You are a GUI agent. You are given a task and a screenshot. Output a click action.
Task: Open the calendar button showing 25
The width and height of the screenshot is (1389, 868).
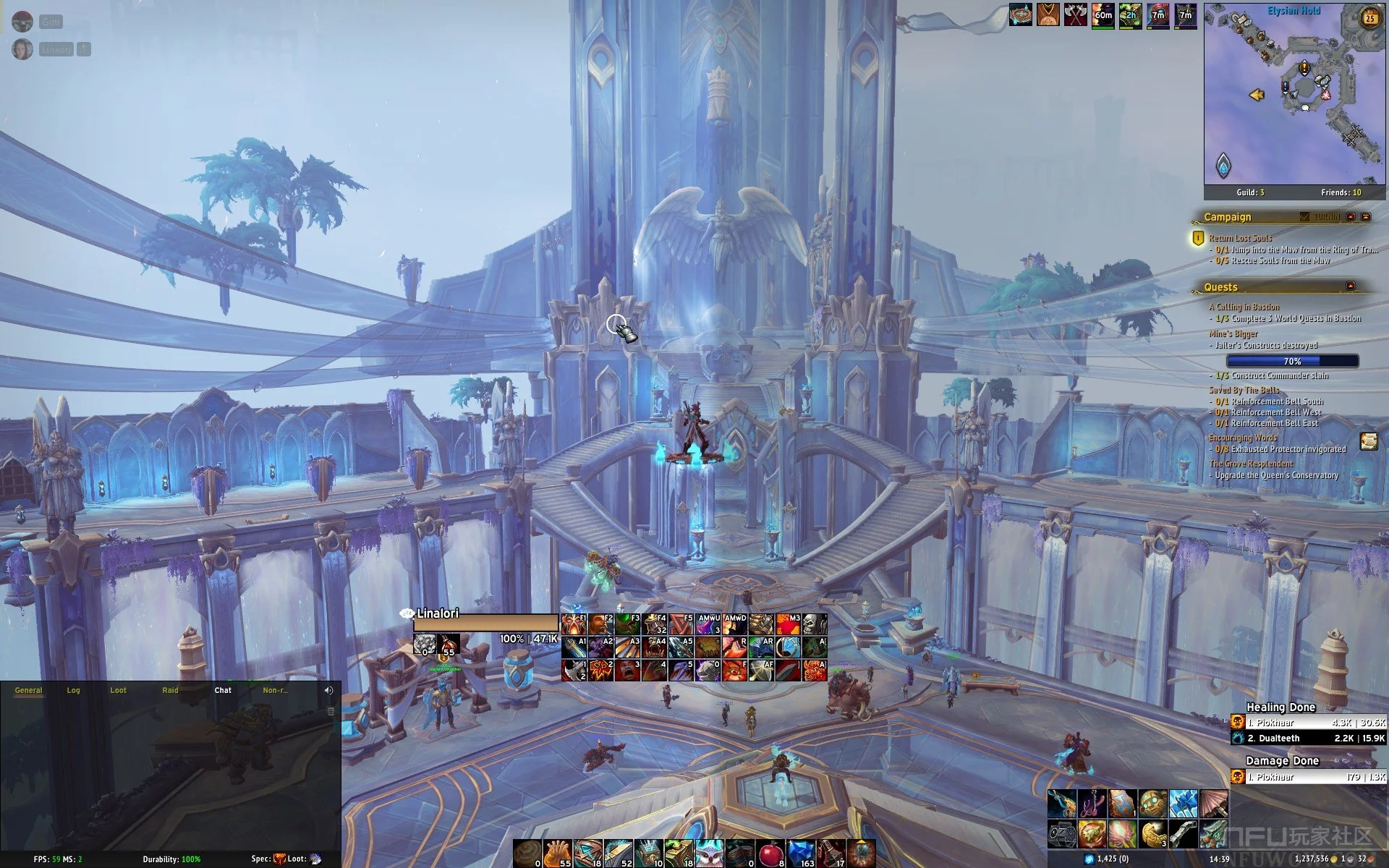[x=1370, y=19]
